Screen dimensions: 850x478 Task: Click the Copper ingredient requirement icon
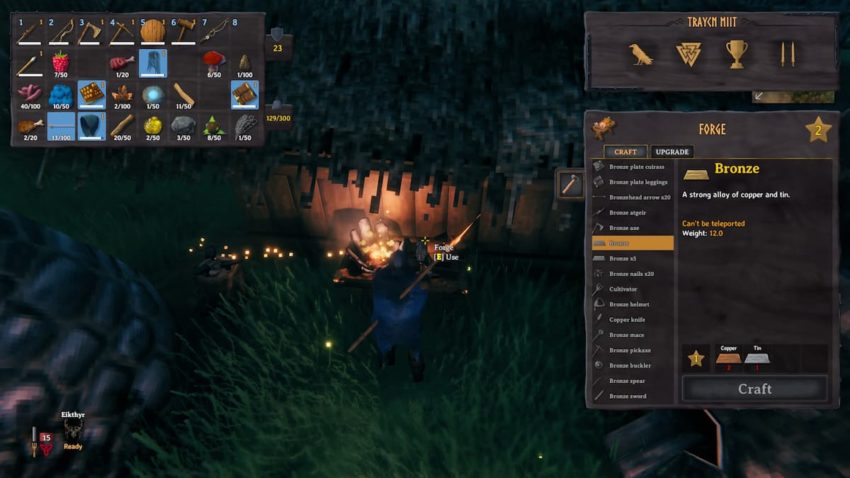click(x=728, y=361)
